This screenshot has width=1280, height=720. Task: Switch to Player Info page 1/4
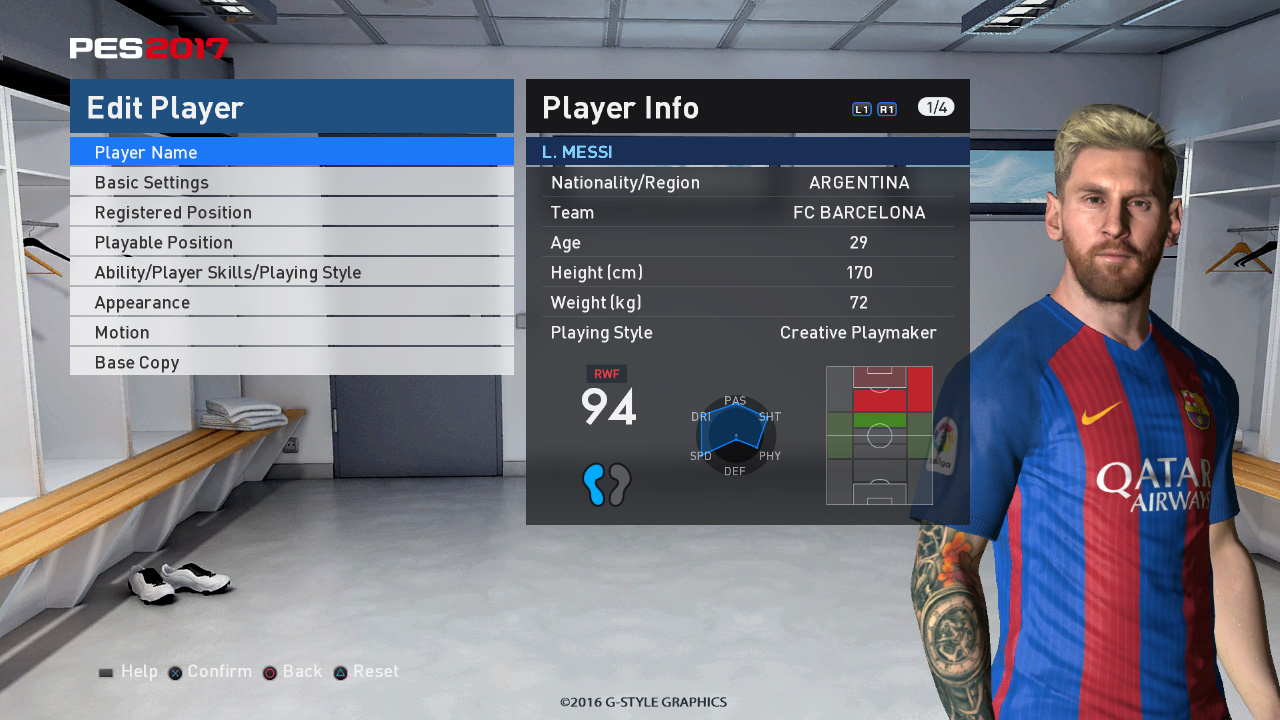click(x=935, y=106)
